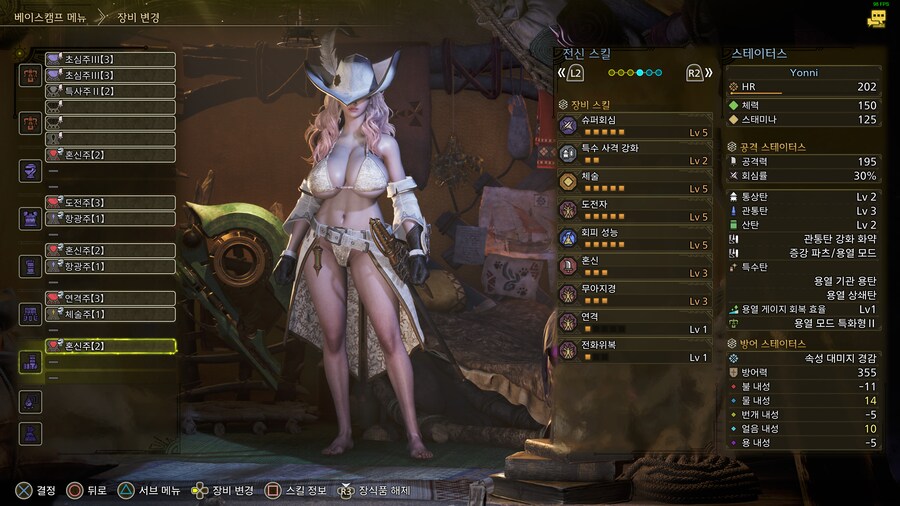Choose the 연격주[3] decoration slot

point(110,298)
